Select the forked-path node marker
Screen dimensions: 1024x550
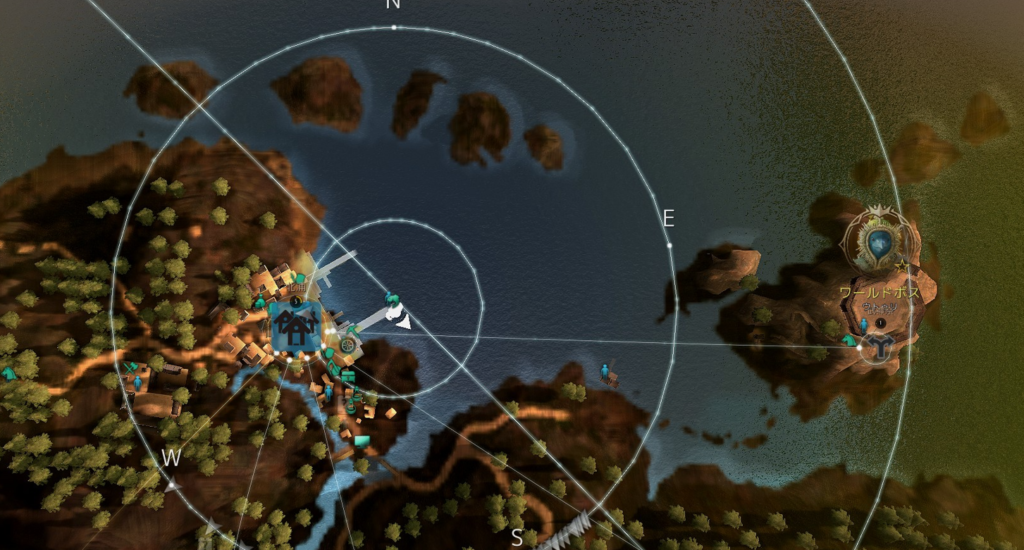[881, 346]
